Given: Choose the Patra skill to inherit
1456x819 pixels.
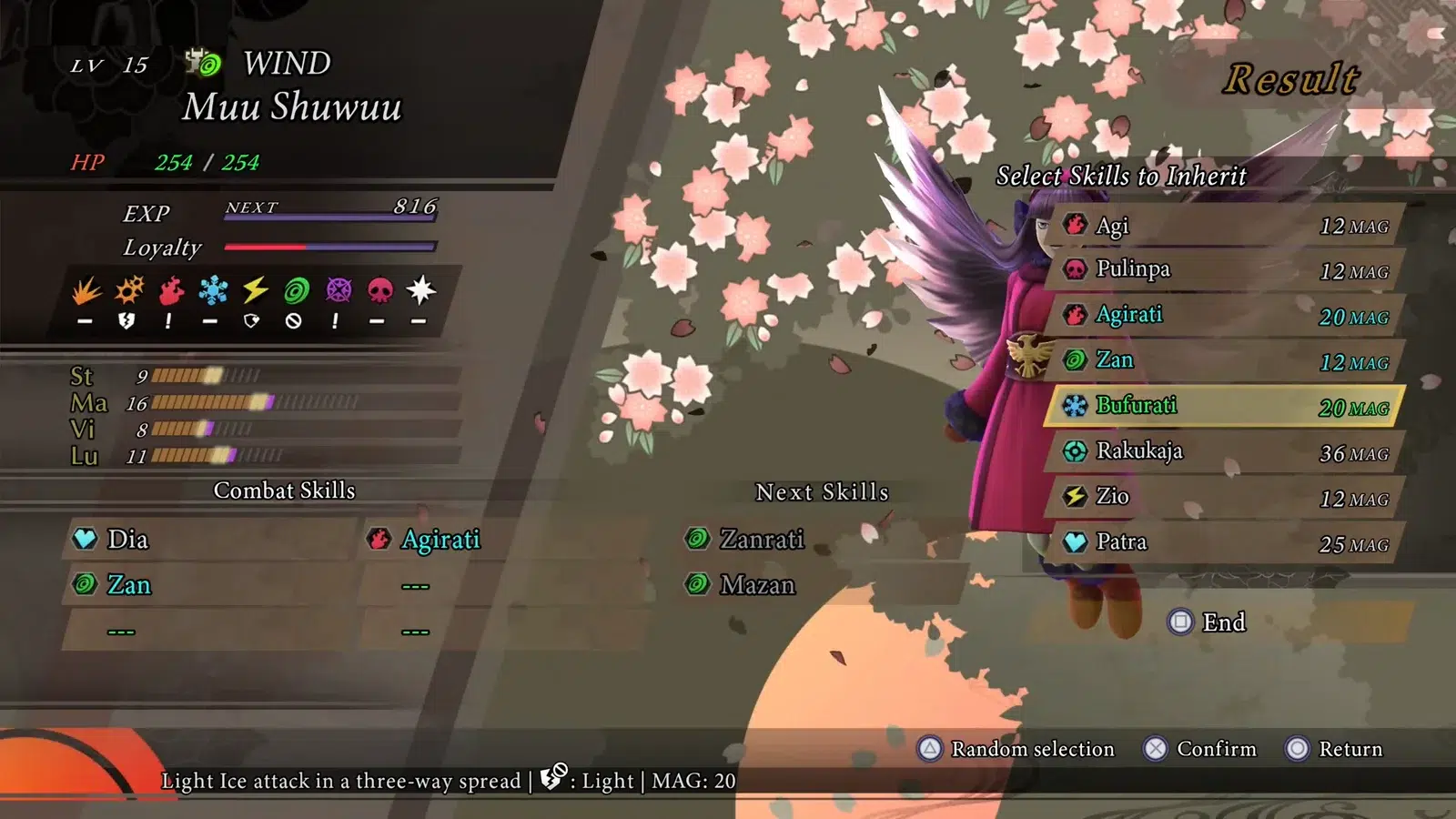Looking at the screenshot, I should click(x=1224, y=542).
